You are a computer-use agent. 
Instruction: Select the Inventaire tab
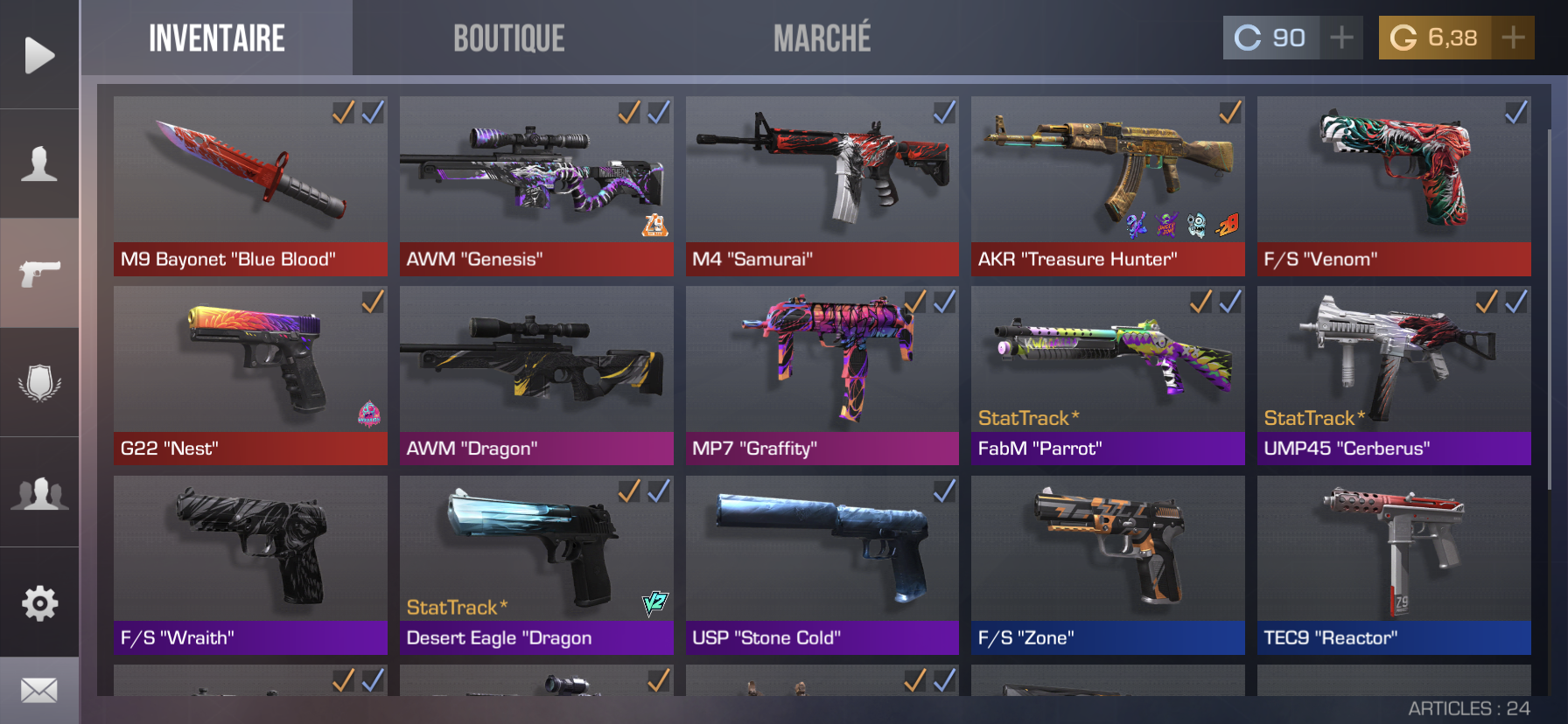tap(216, 38)
